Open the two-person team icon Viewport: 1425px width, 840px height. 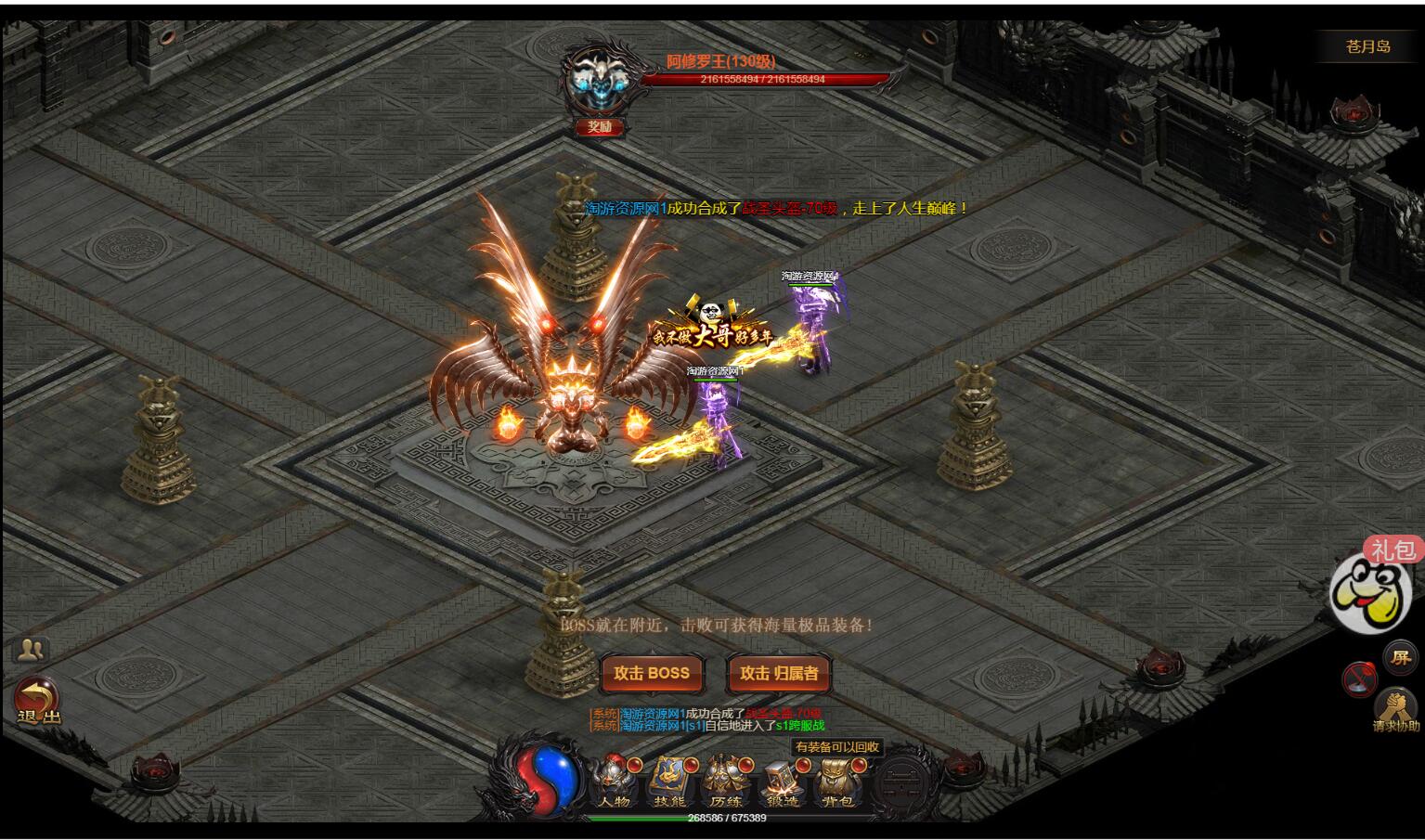point(32,649)
